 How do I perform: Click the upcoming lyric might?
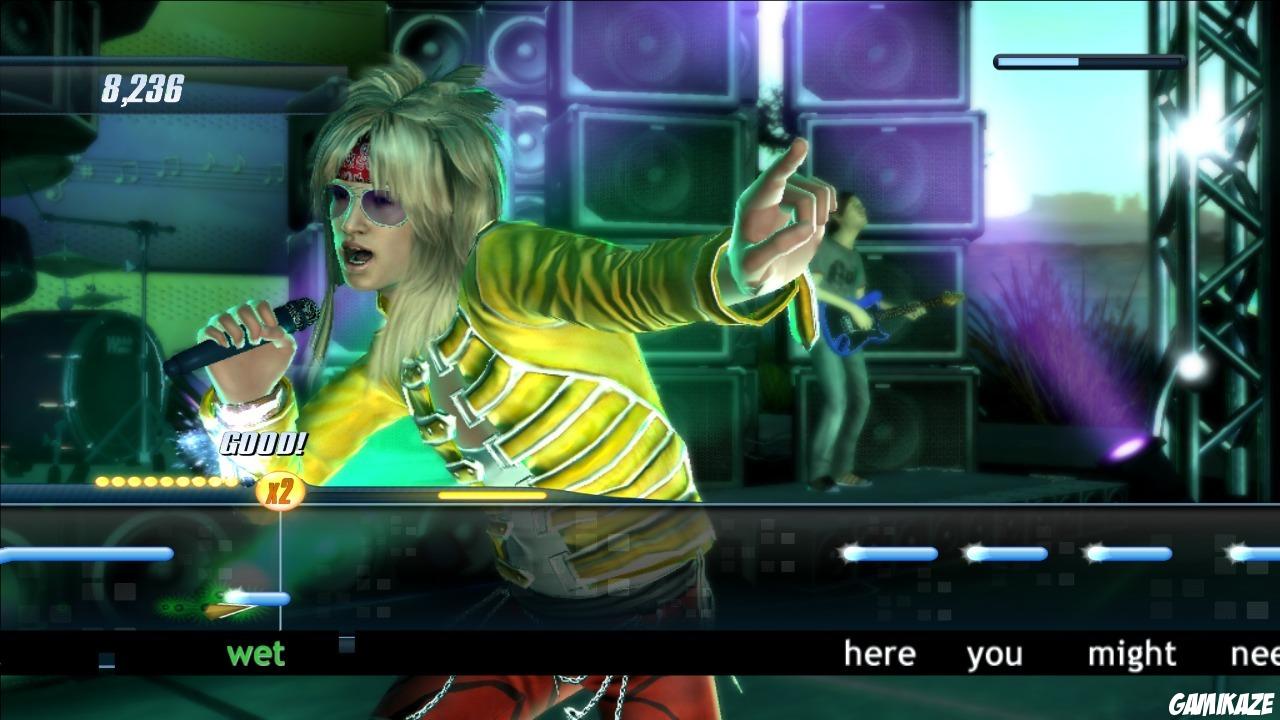point(1134,655)
